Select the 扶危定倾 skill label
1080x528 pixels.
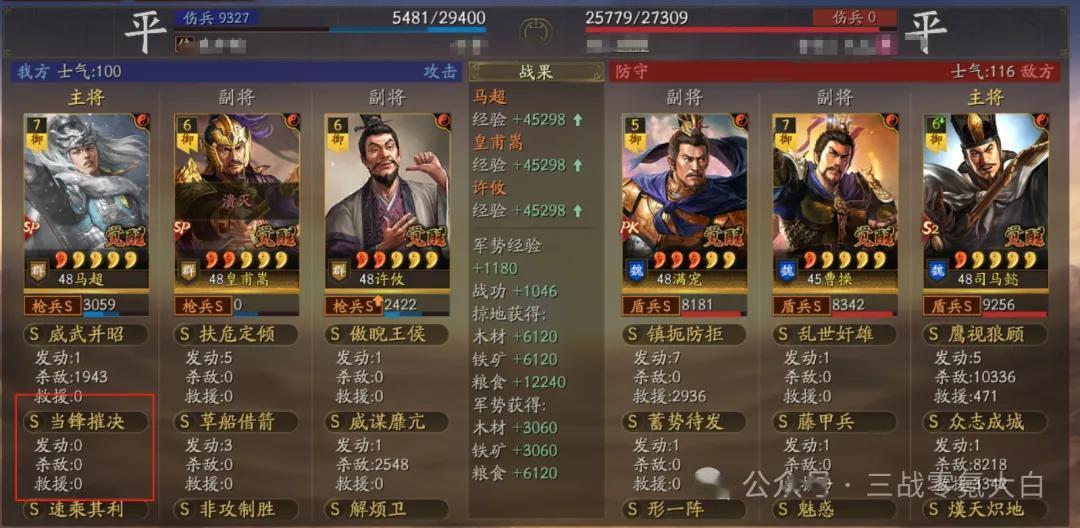tap(236, 334)
